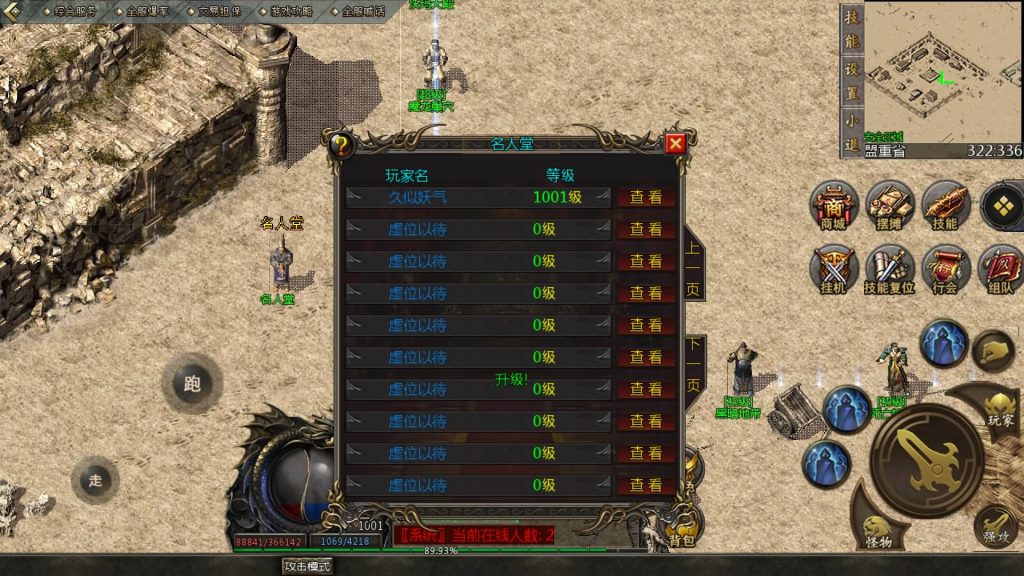Go to the next page (下一页)

tap(693, 366)
